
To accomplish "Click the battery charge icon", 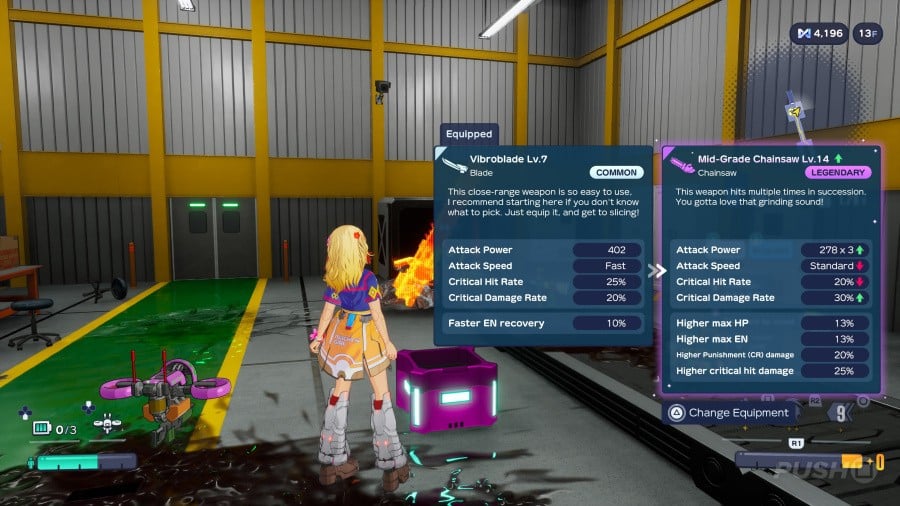I will click(x=41, y=428).
